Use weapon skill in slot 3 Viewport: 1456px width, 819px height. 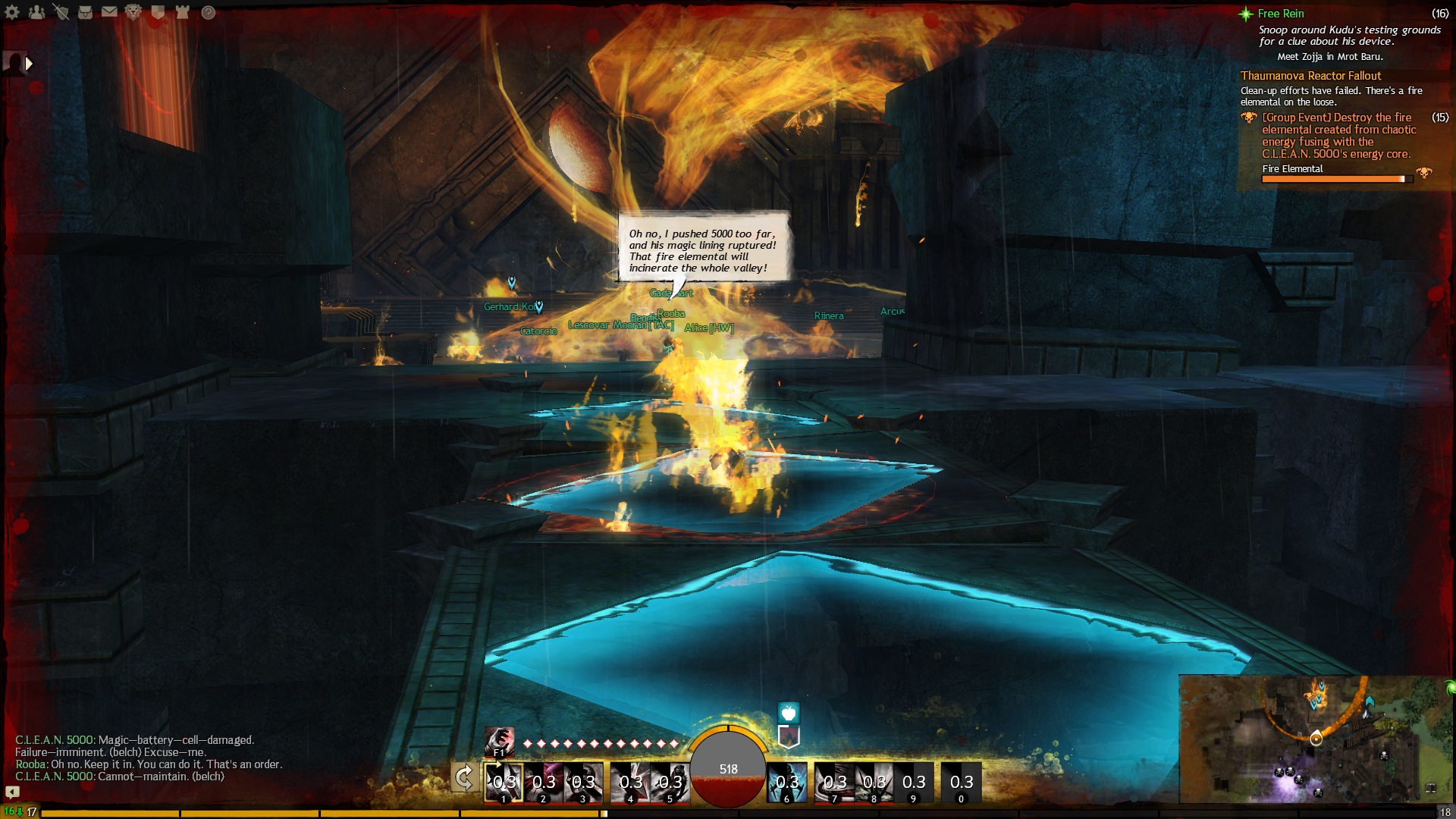click(583, 783)
